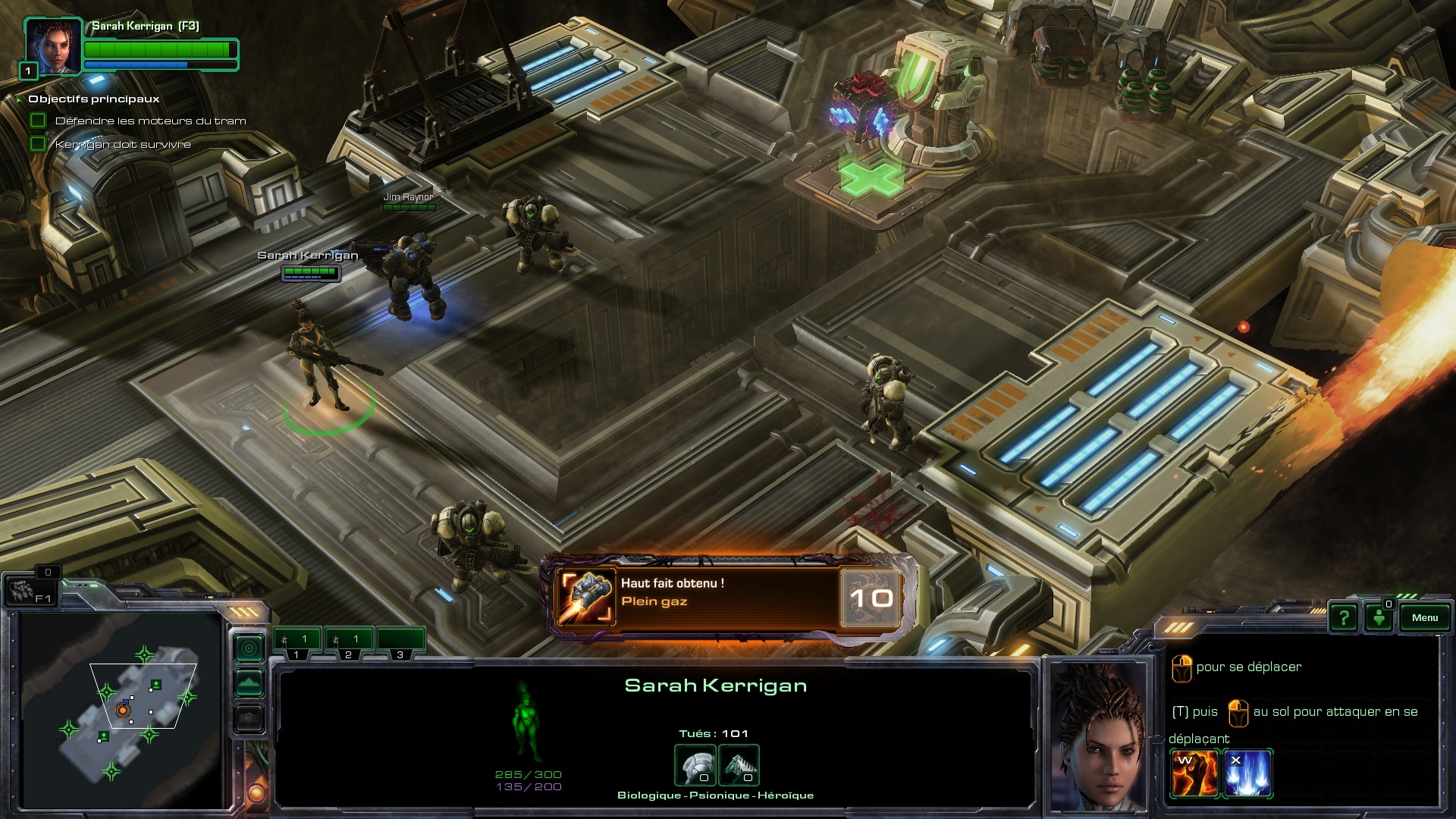Screen dimensions: 1456x819
Task: Click Kerrigan's large unit portrait
Action: coord(1100,736)
